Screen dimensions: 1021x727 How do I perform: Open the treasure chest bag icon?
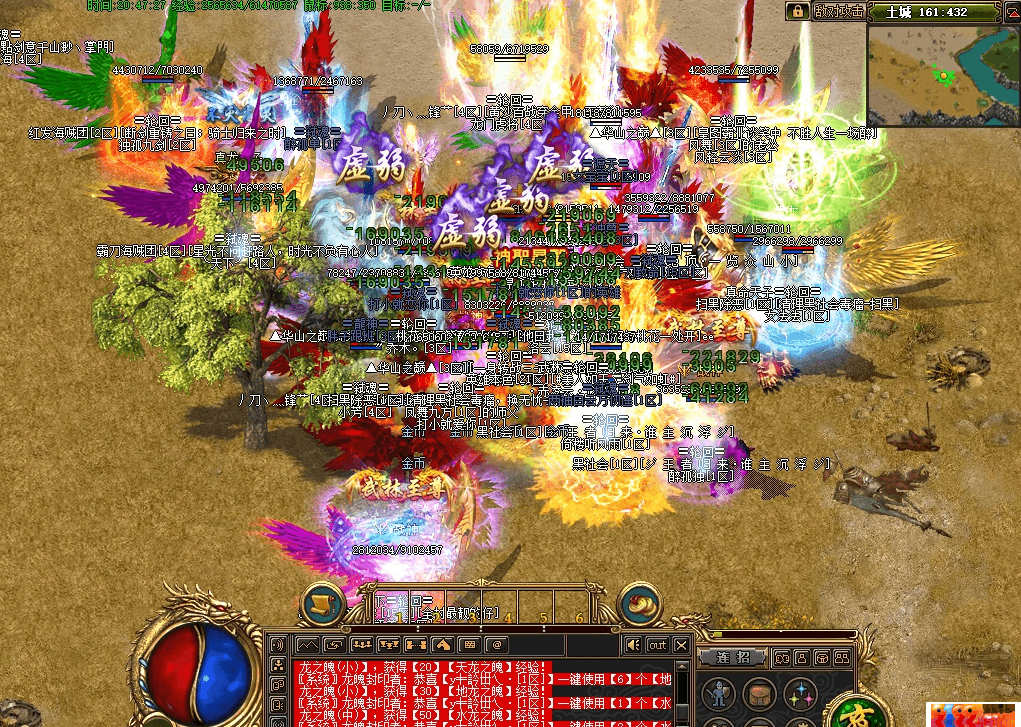click(759, 694)
